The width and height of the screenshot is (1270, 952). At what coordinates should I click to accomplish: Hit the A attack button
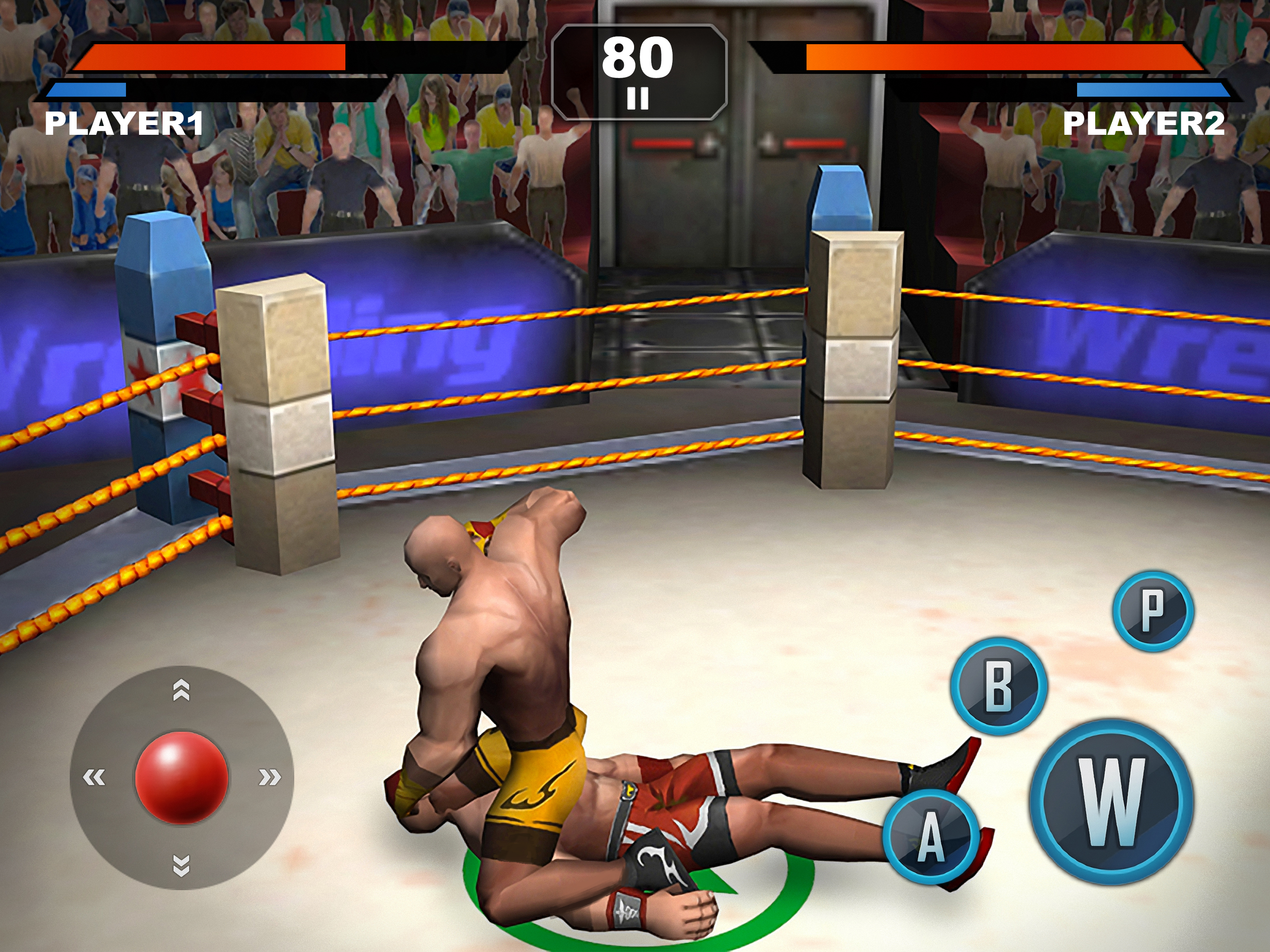coord(931,836)
